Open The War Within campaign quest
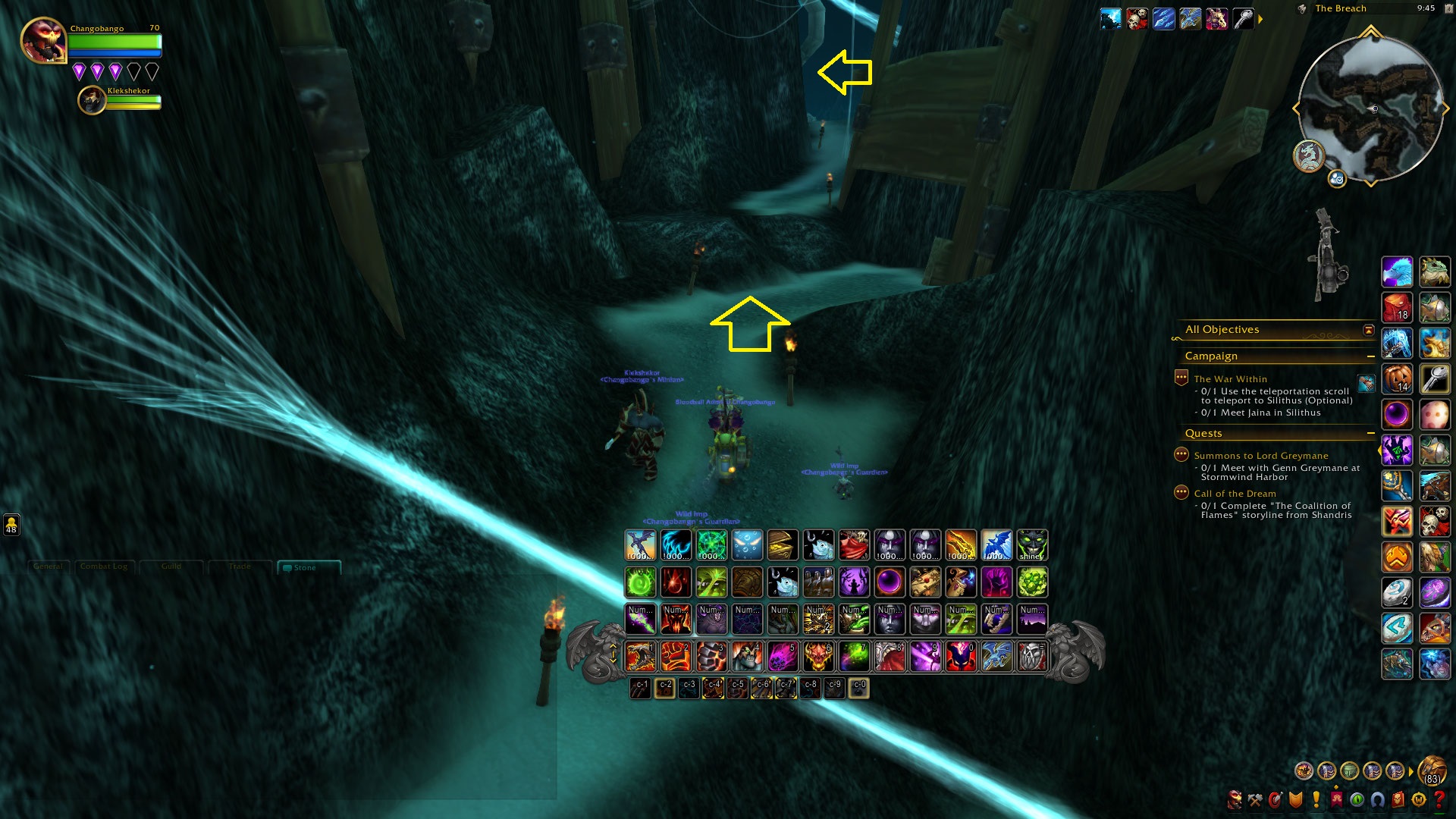This screenshot has height=819, width=1456. 1230,379
